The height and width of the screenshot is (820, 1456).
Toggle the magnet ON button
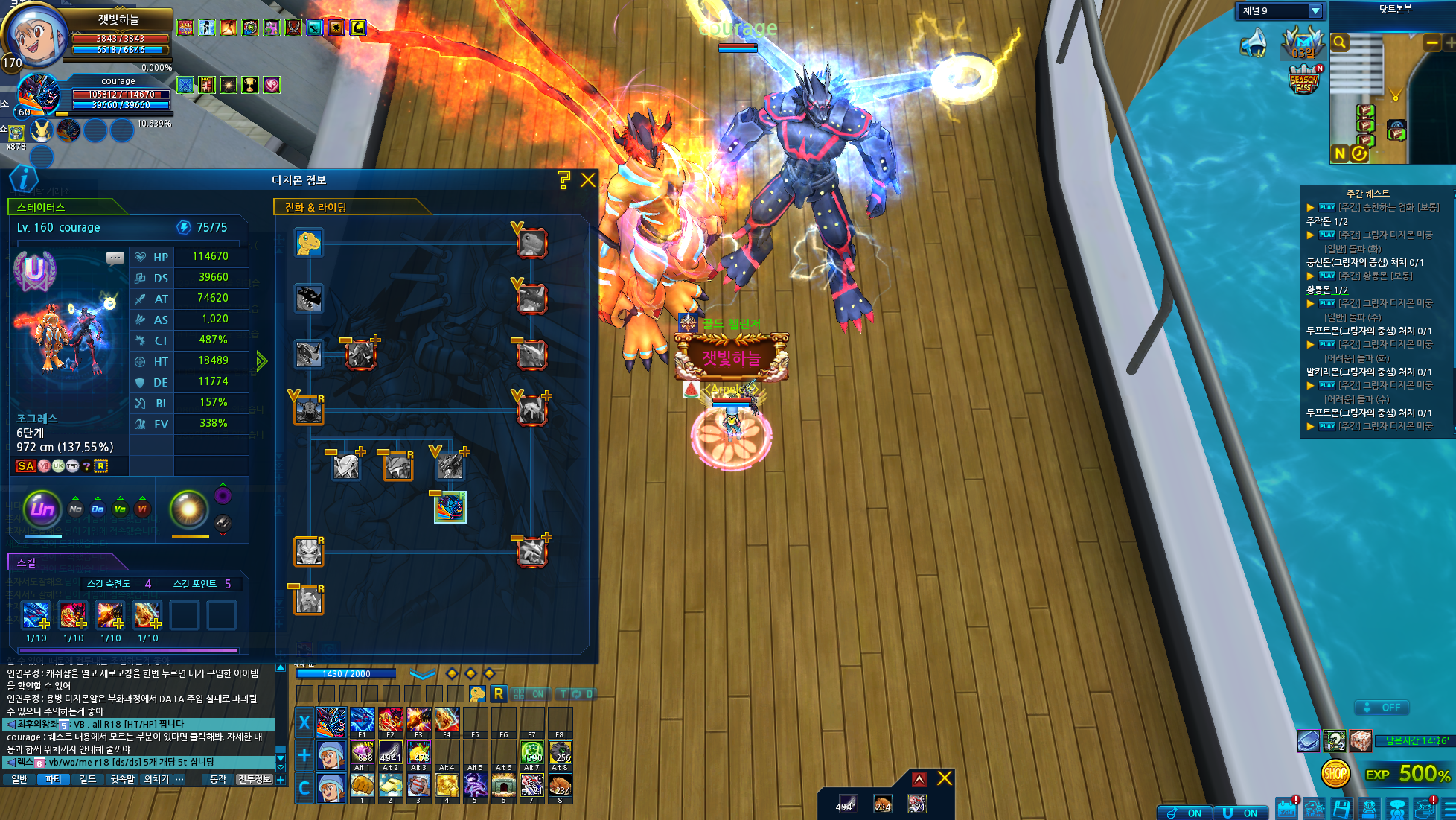tap(1240, 813)
